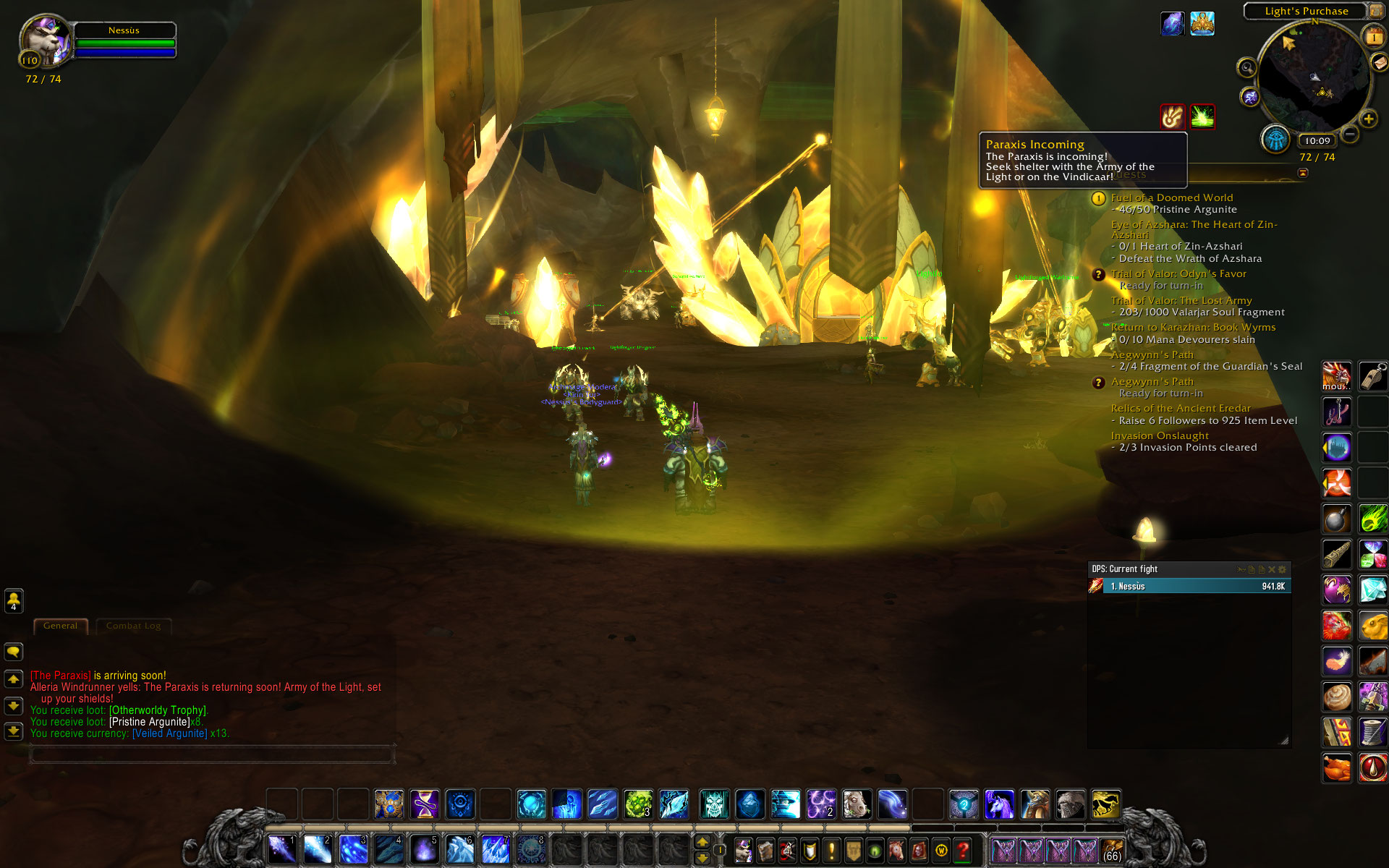Screen dimensions: 1389x868
Task: Zoom out the minimap with the minus button
Action: (1350, 135)
